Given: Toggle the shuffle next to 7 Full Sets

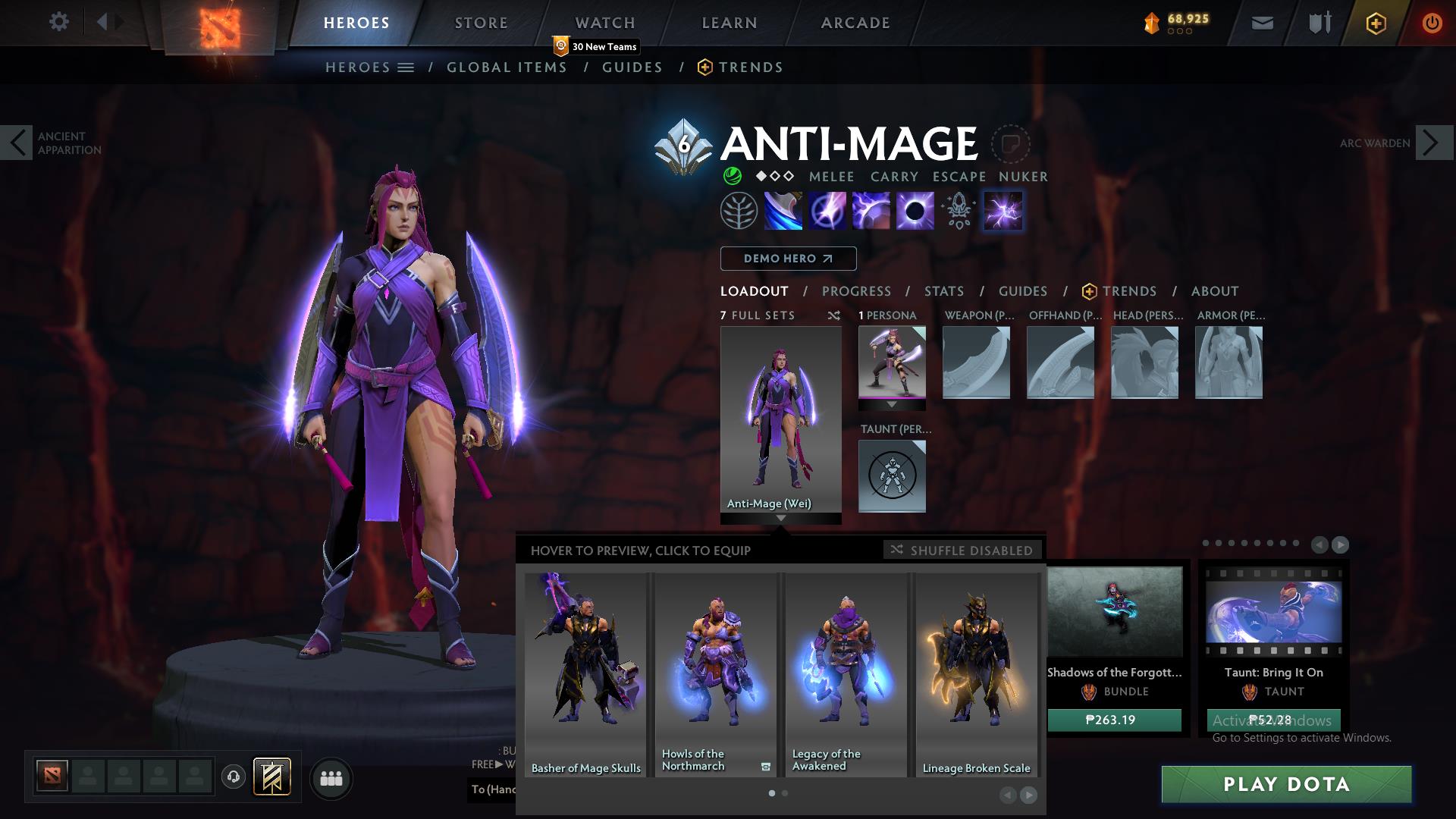Looking at the screenshot, I should pos(834,315).
